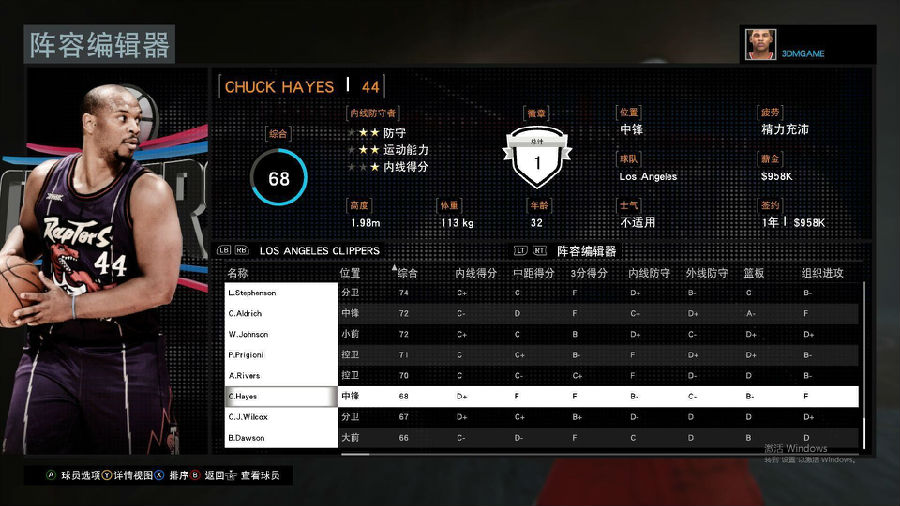
Task: Choose the C.J.Wilcox player row
Action: tap(281, 416)
